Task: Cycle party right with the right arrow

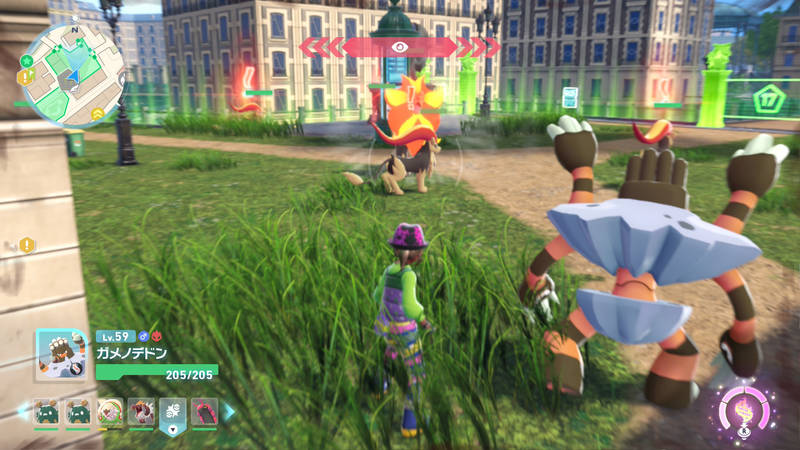Action: coord(229,411)
